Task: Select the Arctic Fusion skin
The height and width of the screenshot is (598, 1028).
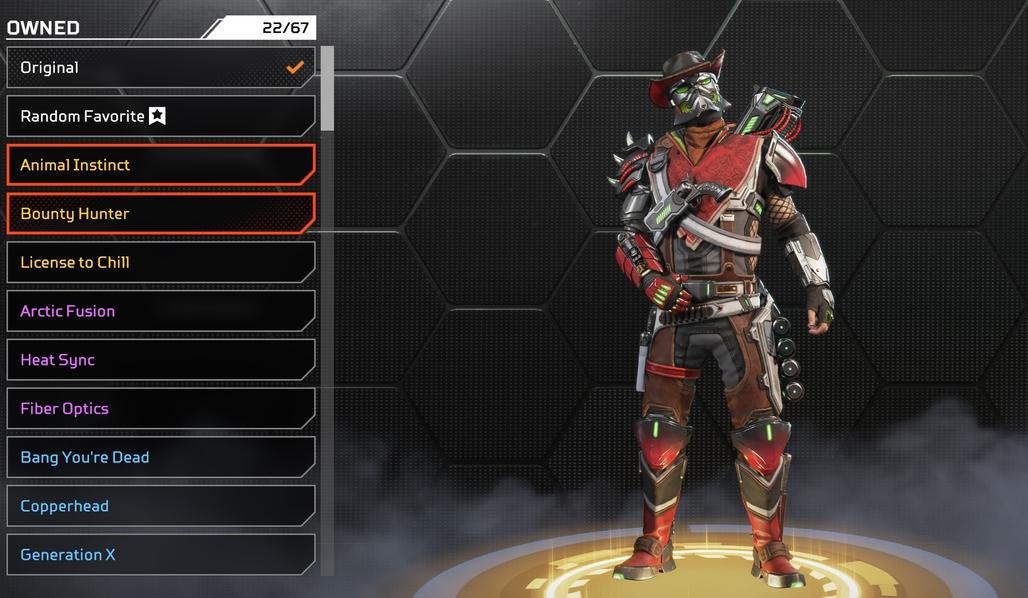Action: (160, 311)
